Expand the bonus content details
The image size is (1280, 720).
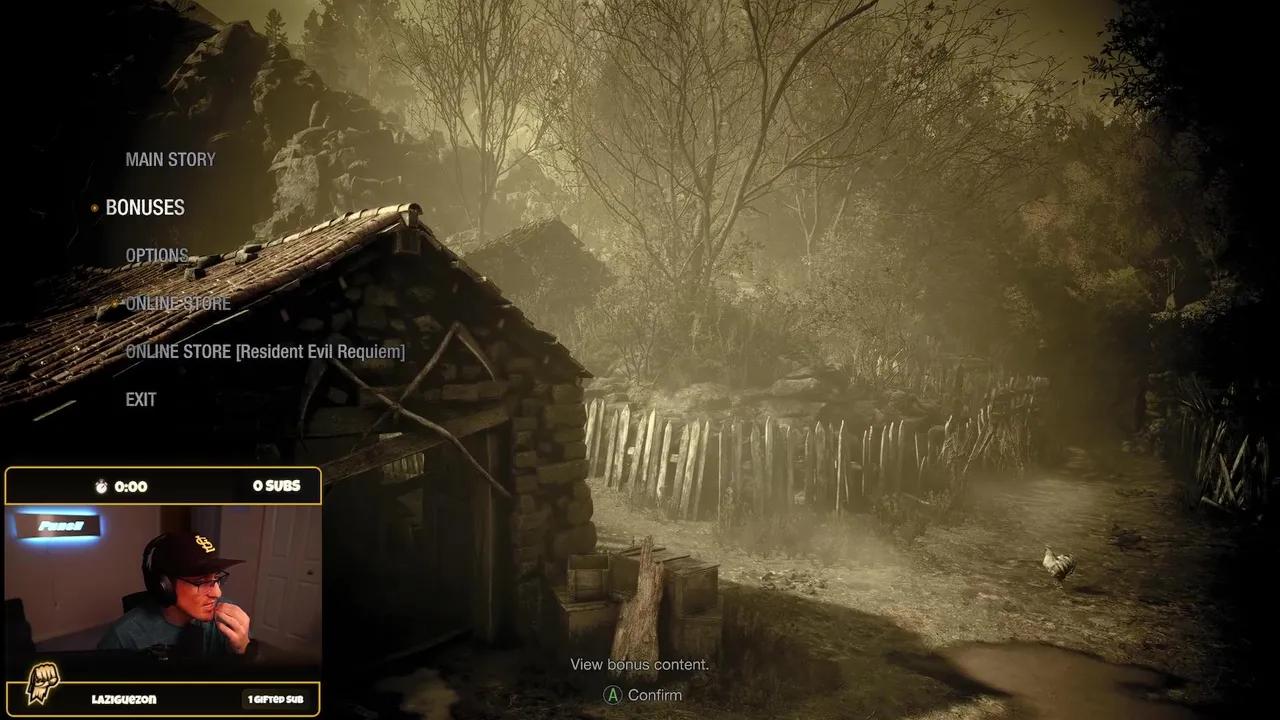coord(639,664)
